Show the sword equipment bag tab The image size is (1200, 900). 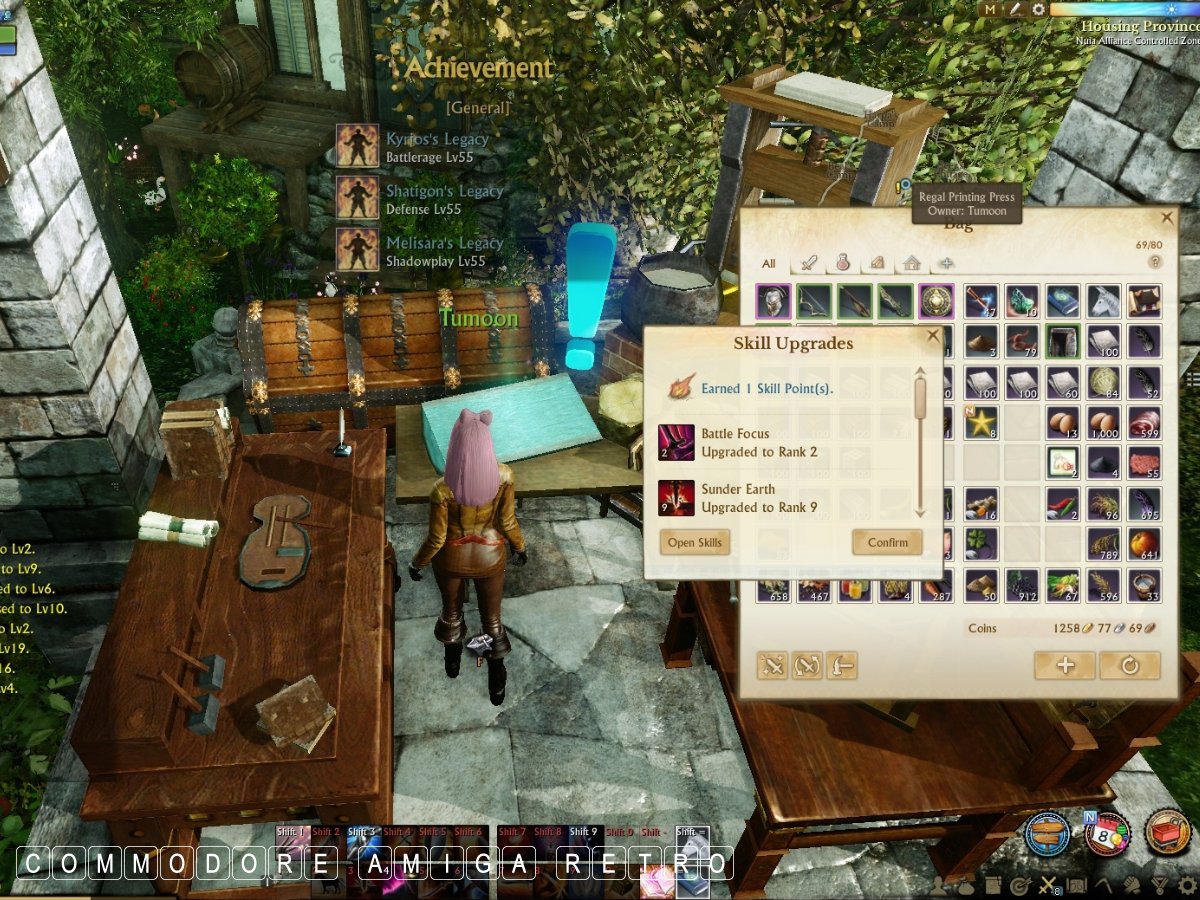[x=809, y=264]
